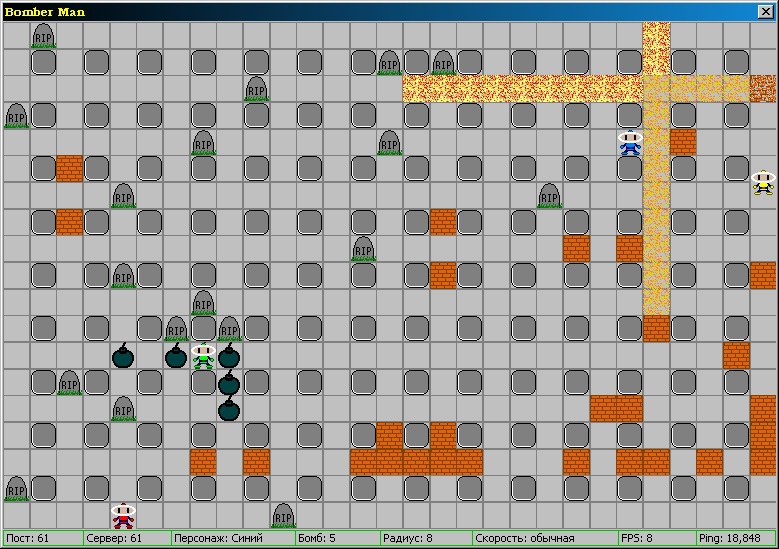Image resolution: width=779 pixels, height=549 pixels.
Task: Close the Bomber Man window
Action: (766, 11)
